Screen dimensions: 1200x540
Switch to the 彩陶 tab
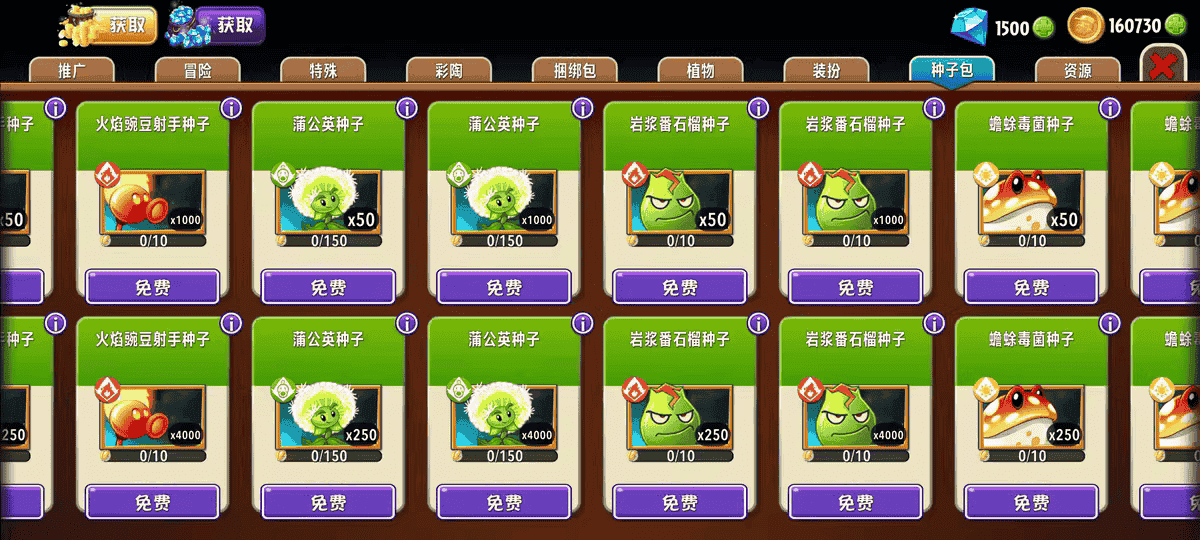(449, 71)
